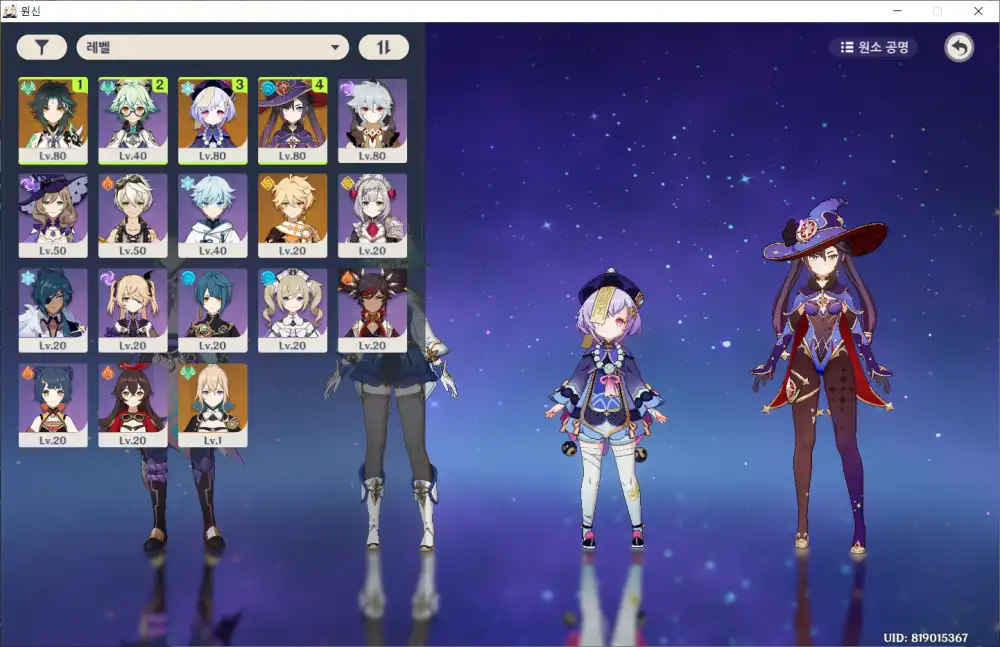
Task: Open the character filter funnel button
Action: click(42, 47)
